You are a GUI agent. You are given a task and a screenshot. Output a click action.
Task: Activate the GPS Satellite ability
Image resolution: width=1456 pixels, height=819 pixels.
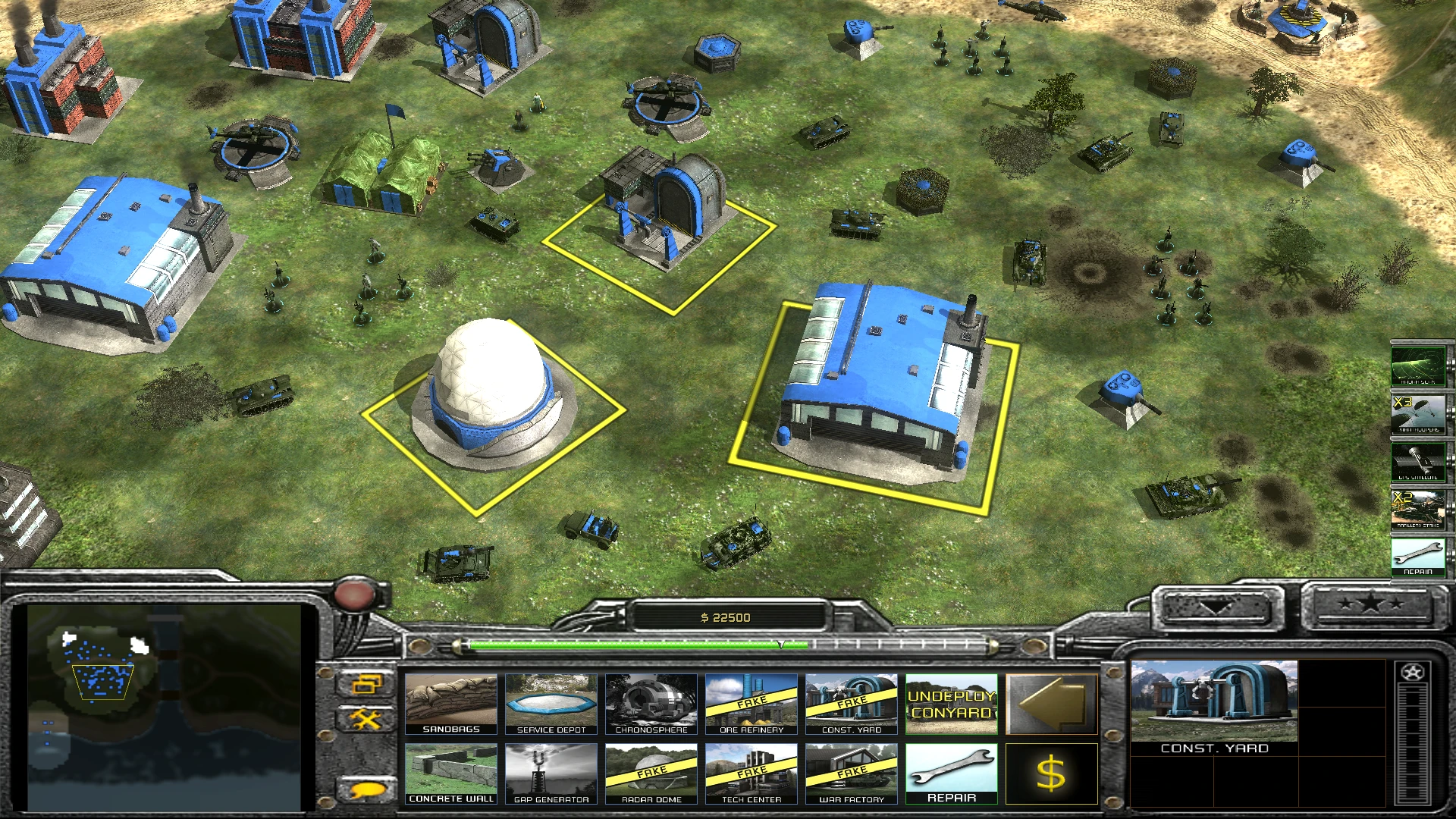1419,461
